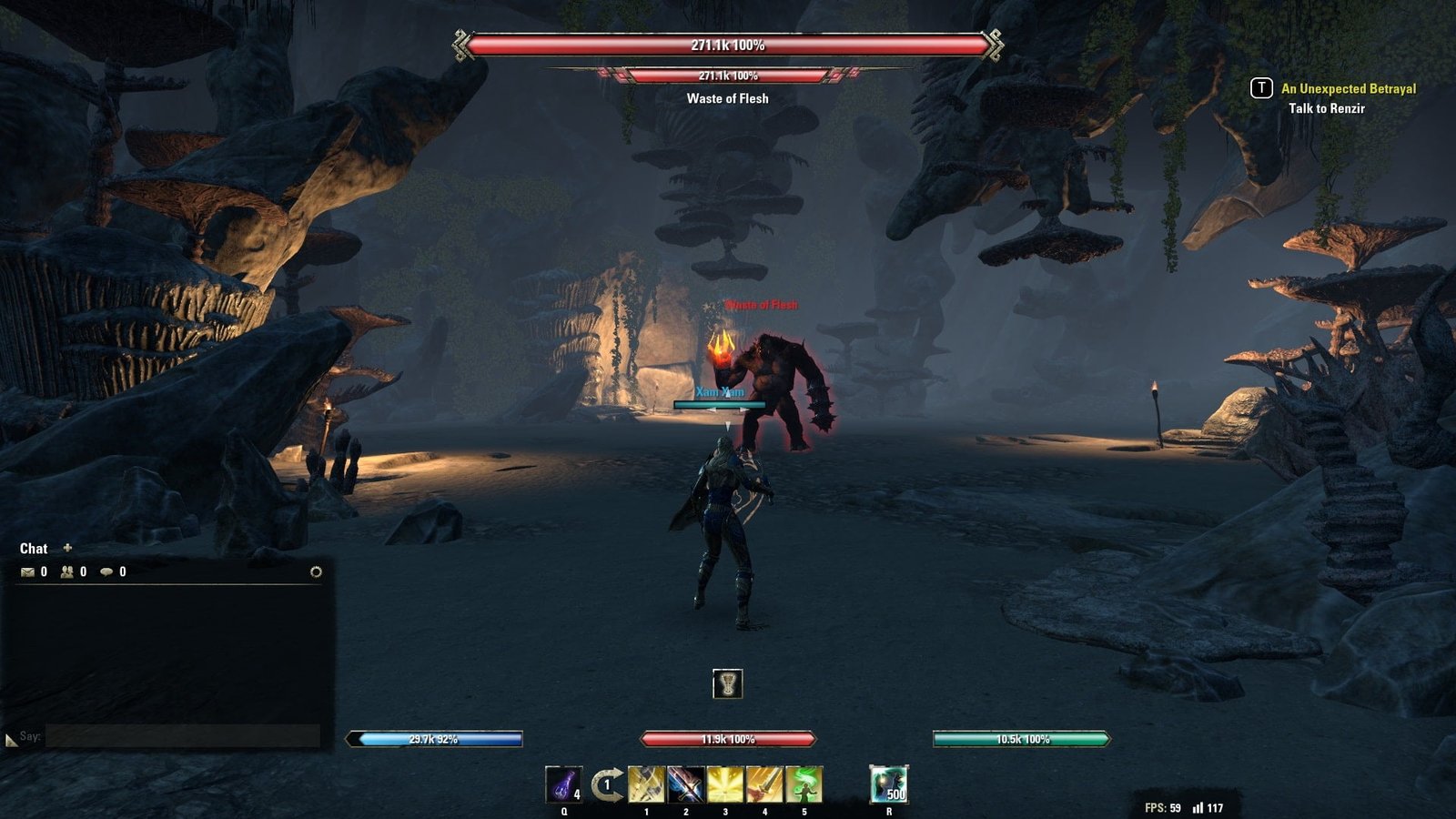Select the An Unexpected Betrayal quest tracker
The width and height of the screenshot is (1456, 819).
(x=1348, y=88)
